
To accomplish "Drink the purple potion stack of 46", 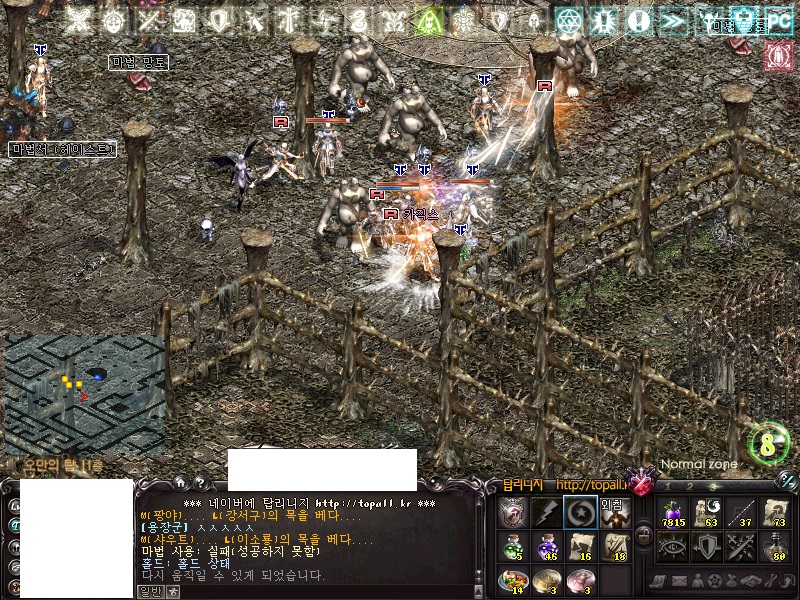I will [546, 546].
